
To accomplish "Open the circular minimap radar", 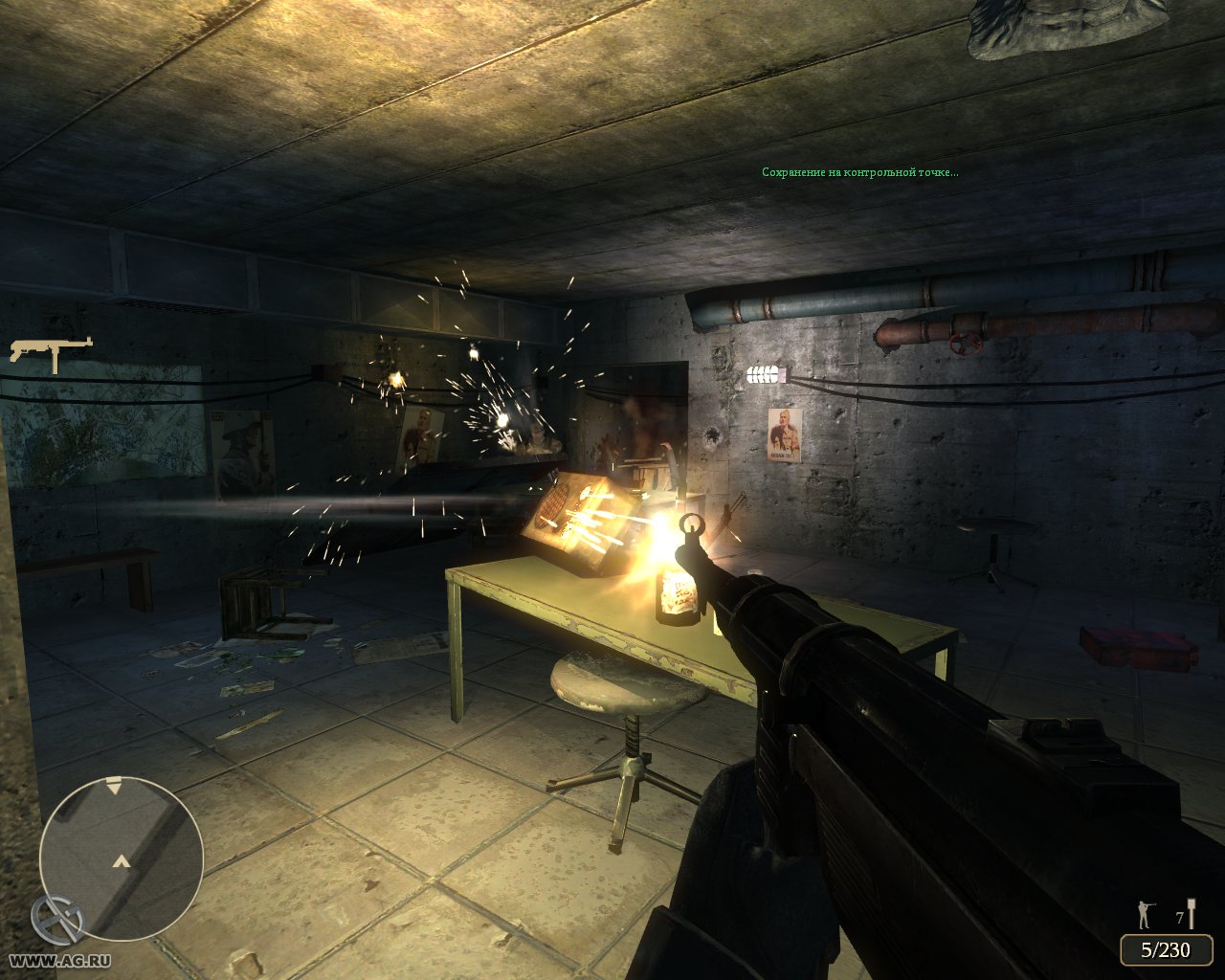I will click(122, 857).
